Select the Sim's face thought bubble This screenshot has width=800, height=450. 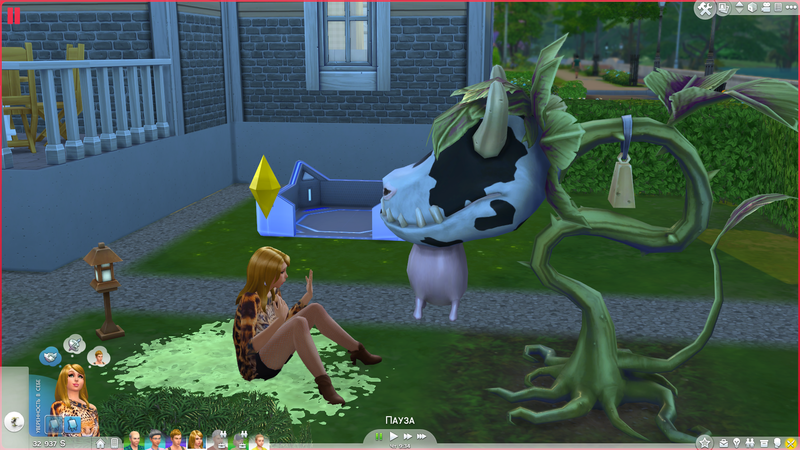pyautogui.click(x=97, y=356)
